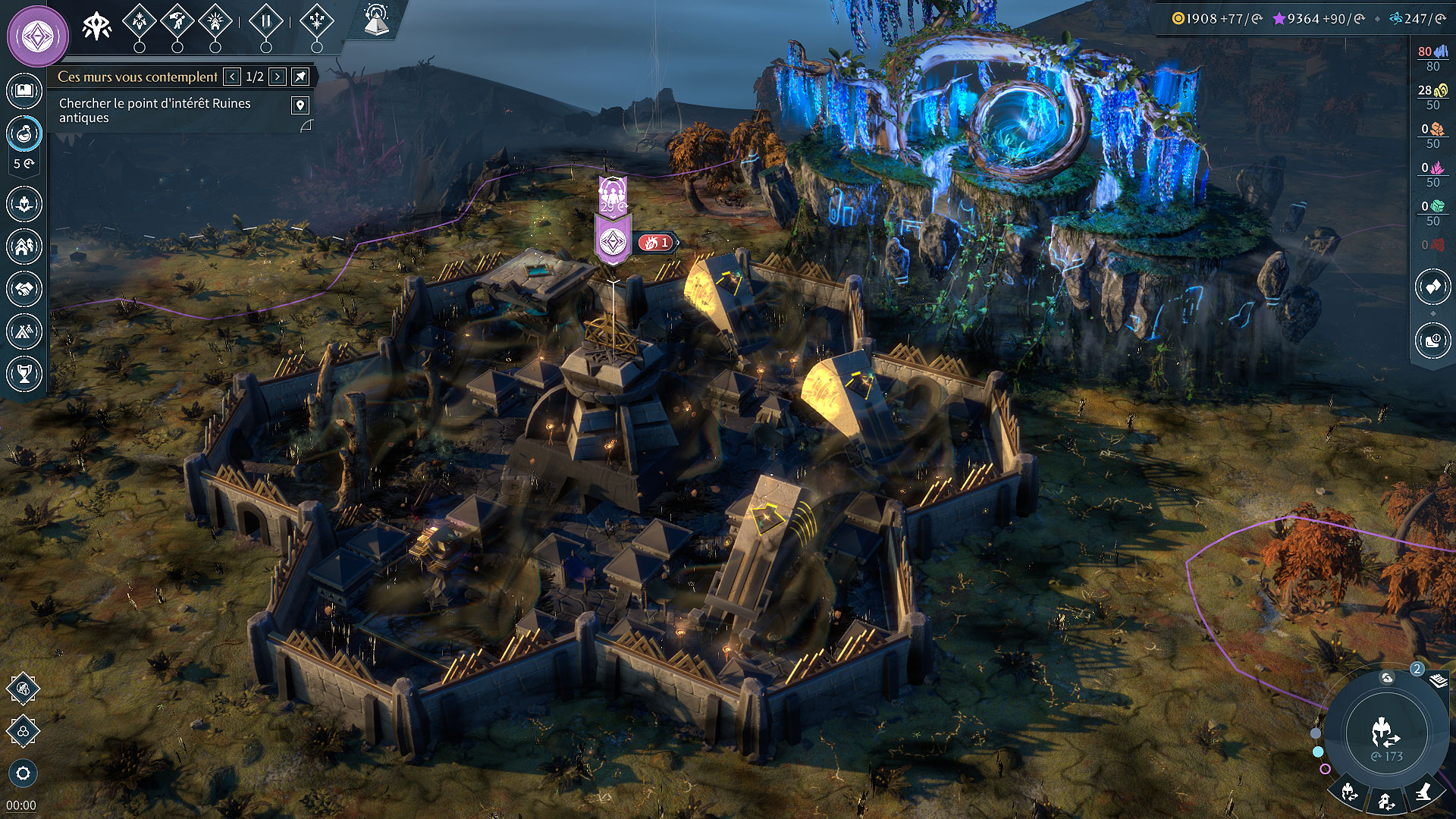Open the stacked papers event log
This screenshot has height=819, width=1456.
coord(1439,680)
